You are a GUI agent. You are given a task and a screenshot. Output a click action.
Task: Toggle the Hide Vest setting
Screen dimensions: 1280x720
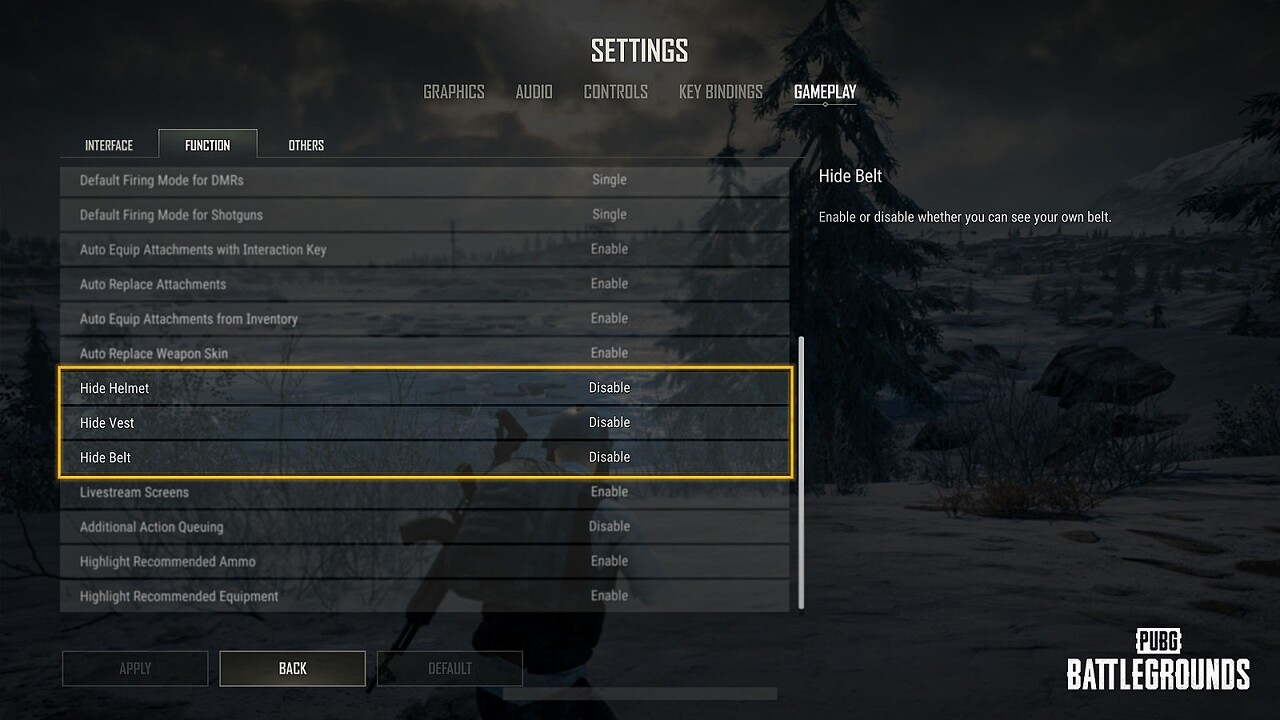tap(609, 423)
